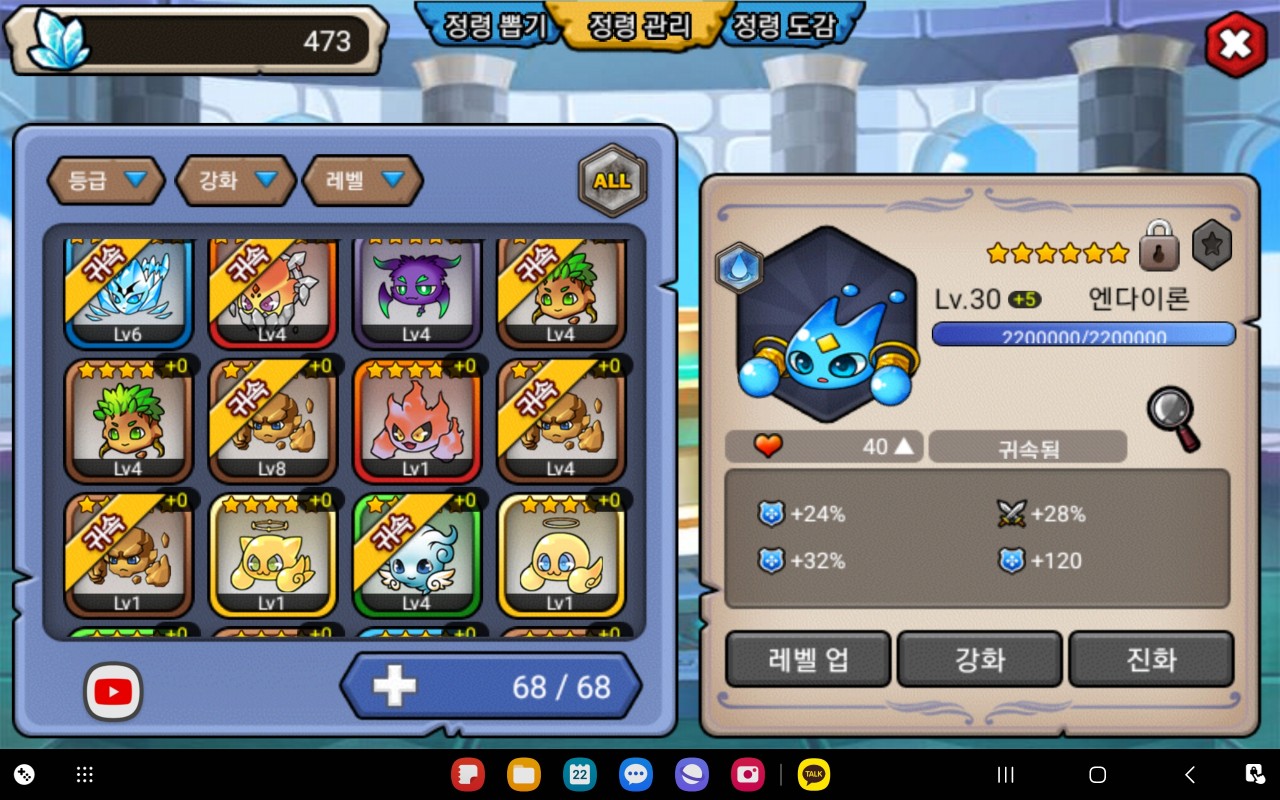This screenshot has width=1280, height=800.
Task: Select the red flame spirit Lv1
Action: point(416,421)
